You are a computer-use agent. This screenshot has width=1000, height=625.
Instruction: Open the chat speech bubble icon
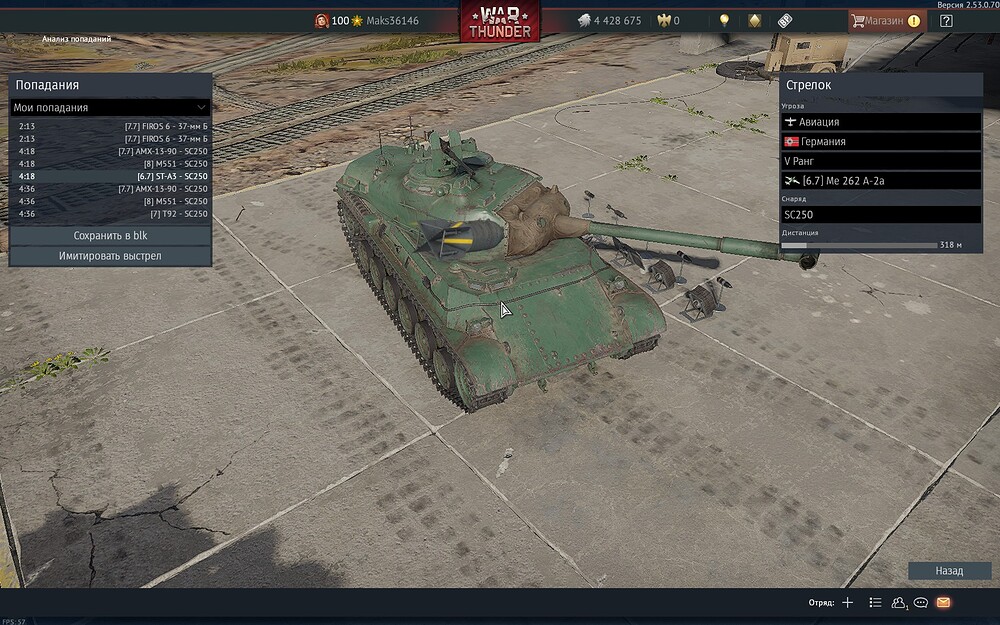pos(920,603)
